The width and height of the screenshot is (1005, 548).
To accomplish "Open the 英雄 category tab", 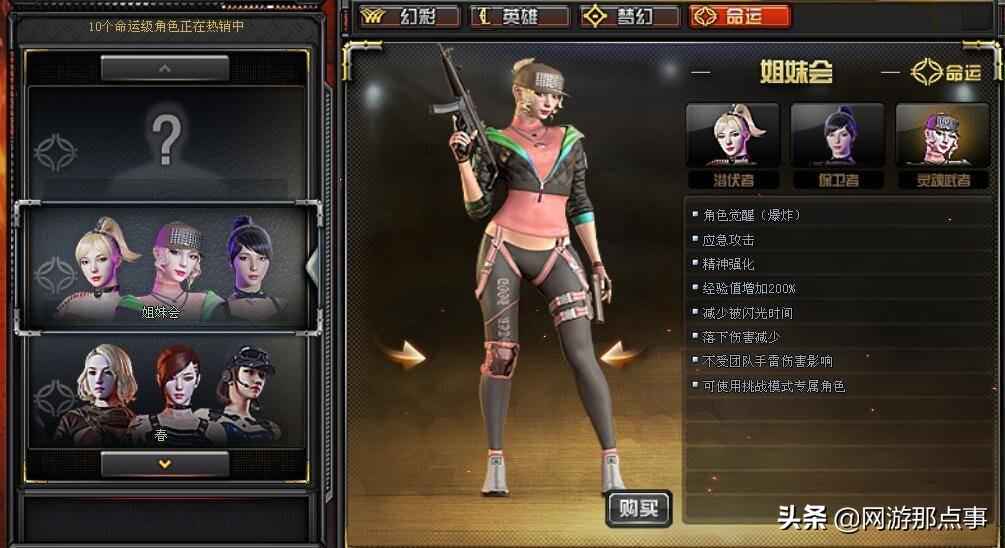I will click(x=519, y=16).
